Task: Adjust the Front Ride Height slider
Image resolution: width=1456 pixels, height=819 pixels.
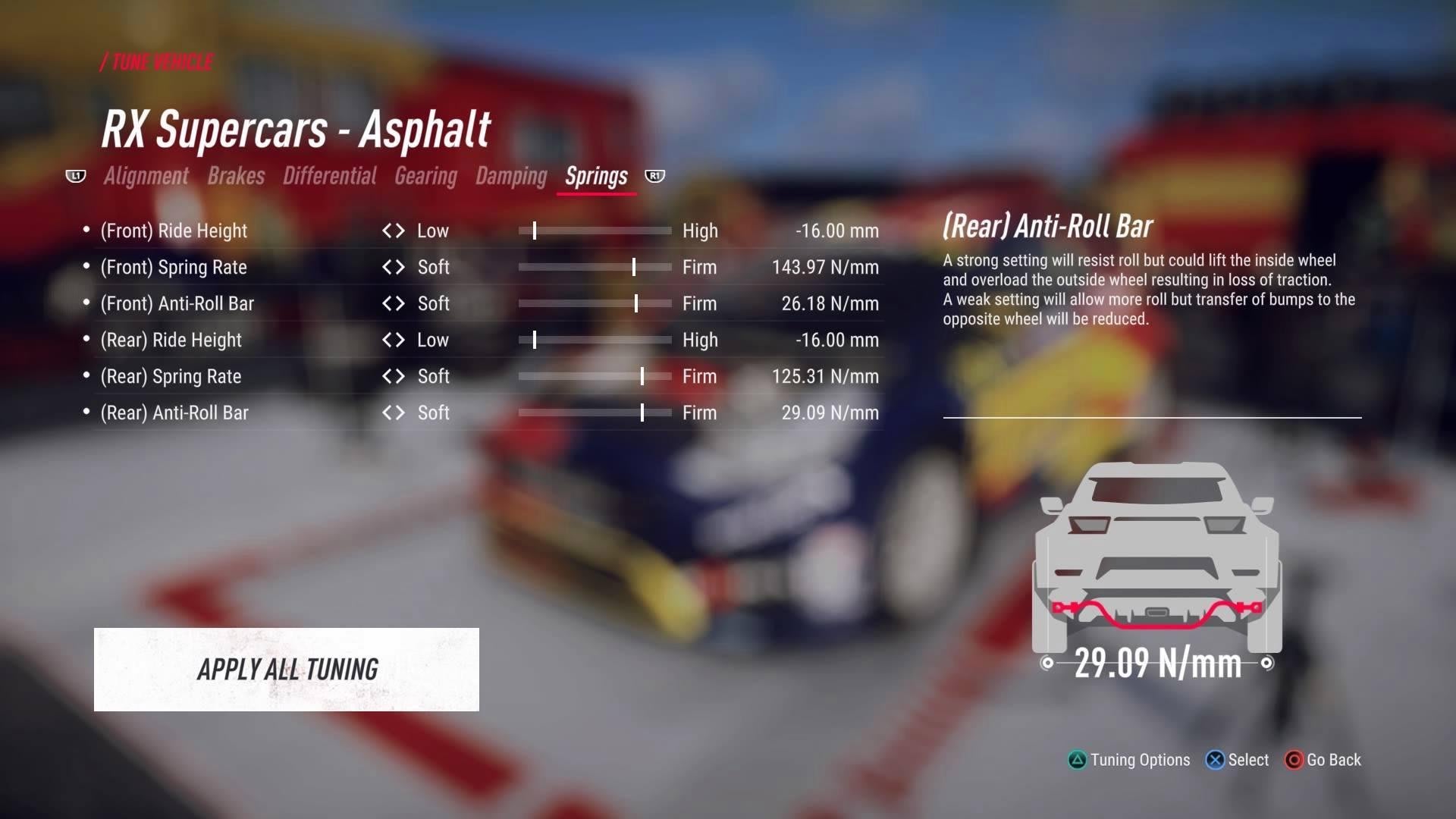Action: [535, 231]
